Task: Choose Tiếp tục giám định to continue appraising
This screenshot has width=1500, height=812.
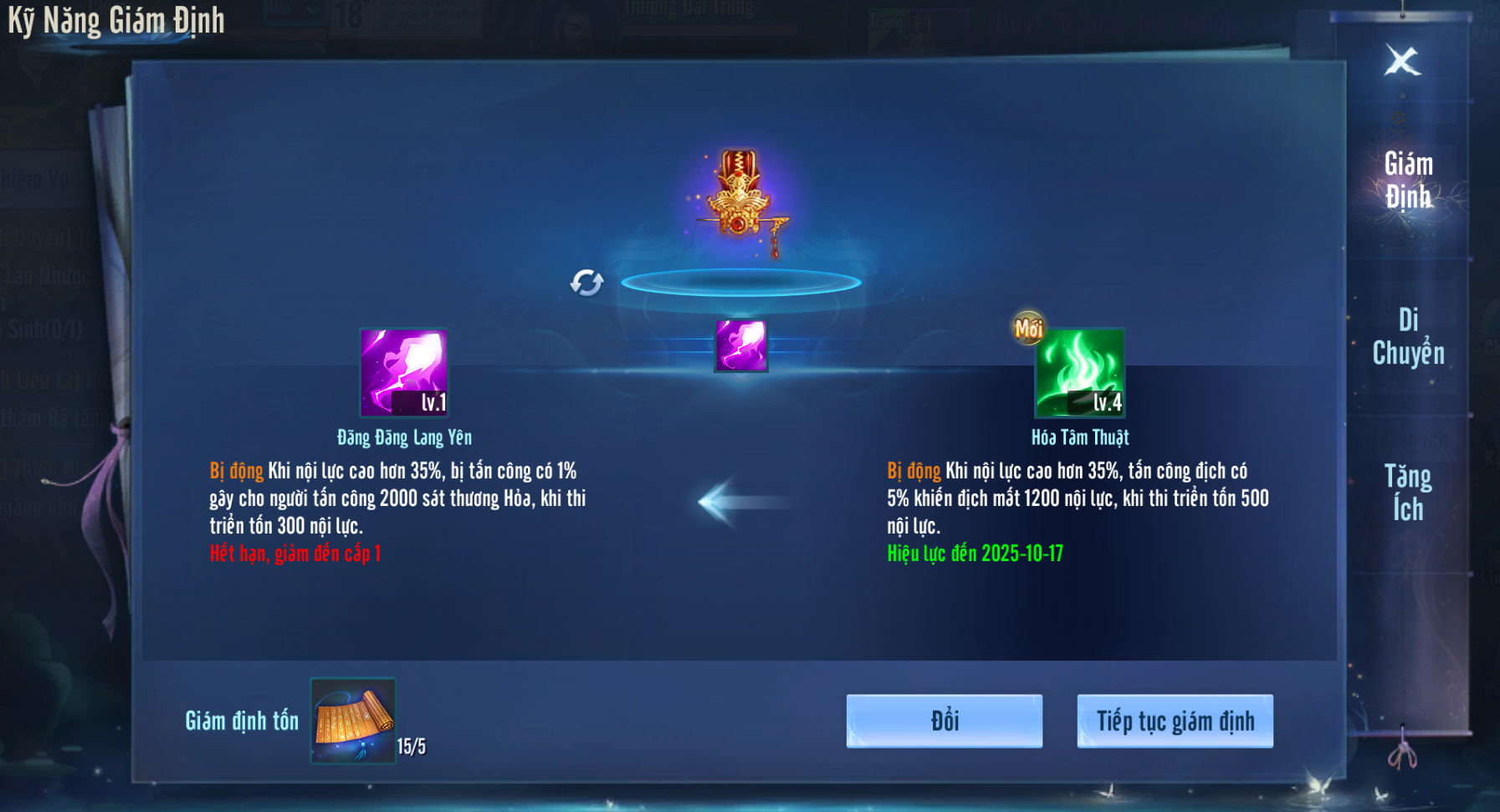Action: coord(1175,721)
